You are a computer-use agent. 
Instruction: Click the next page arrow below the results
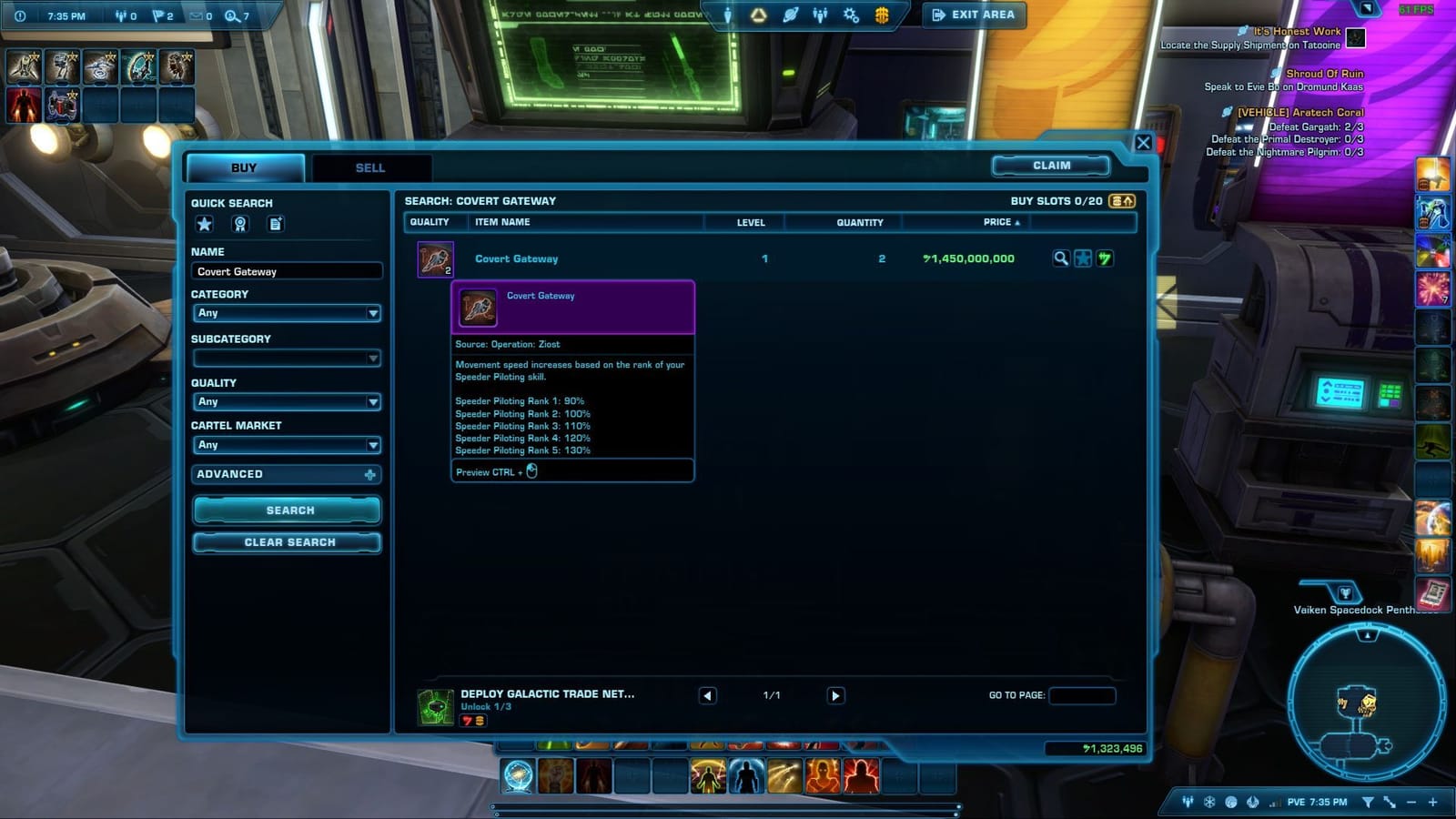(x=834, y=695)
